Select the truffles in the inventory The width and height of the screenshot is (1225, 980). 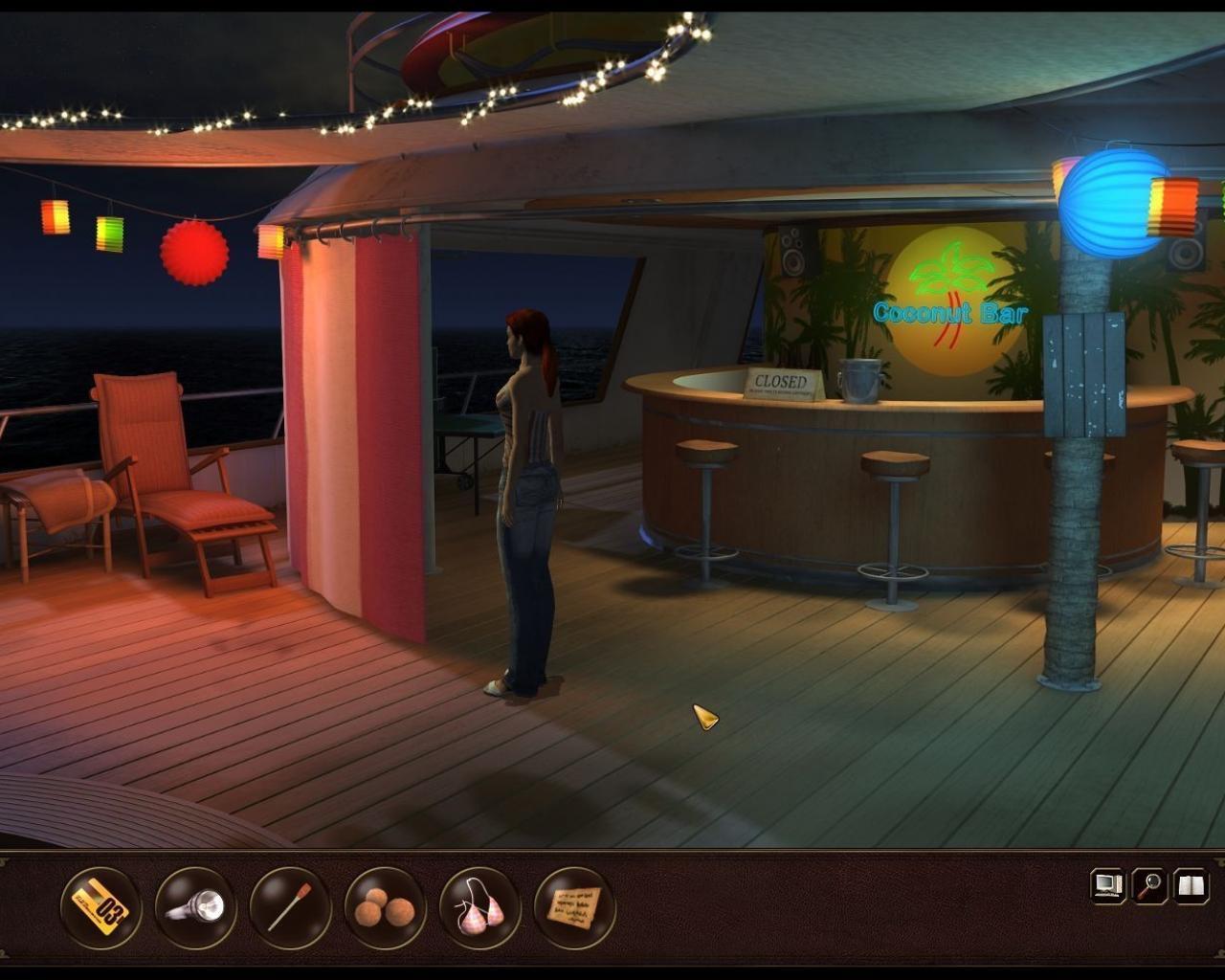coord(383,909)
